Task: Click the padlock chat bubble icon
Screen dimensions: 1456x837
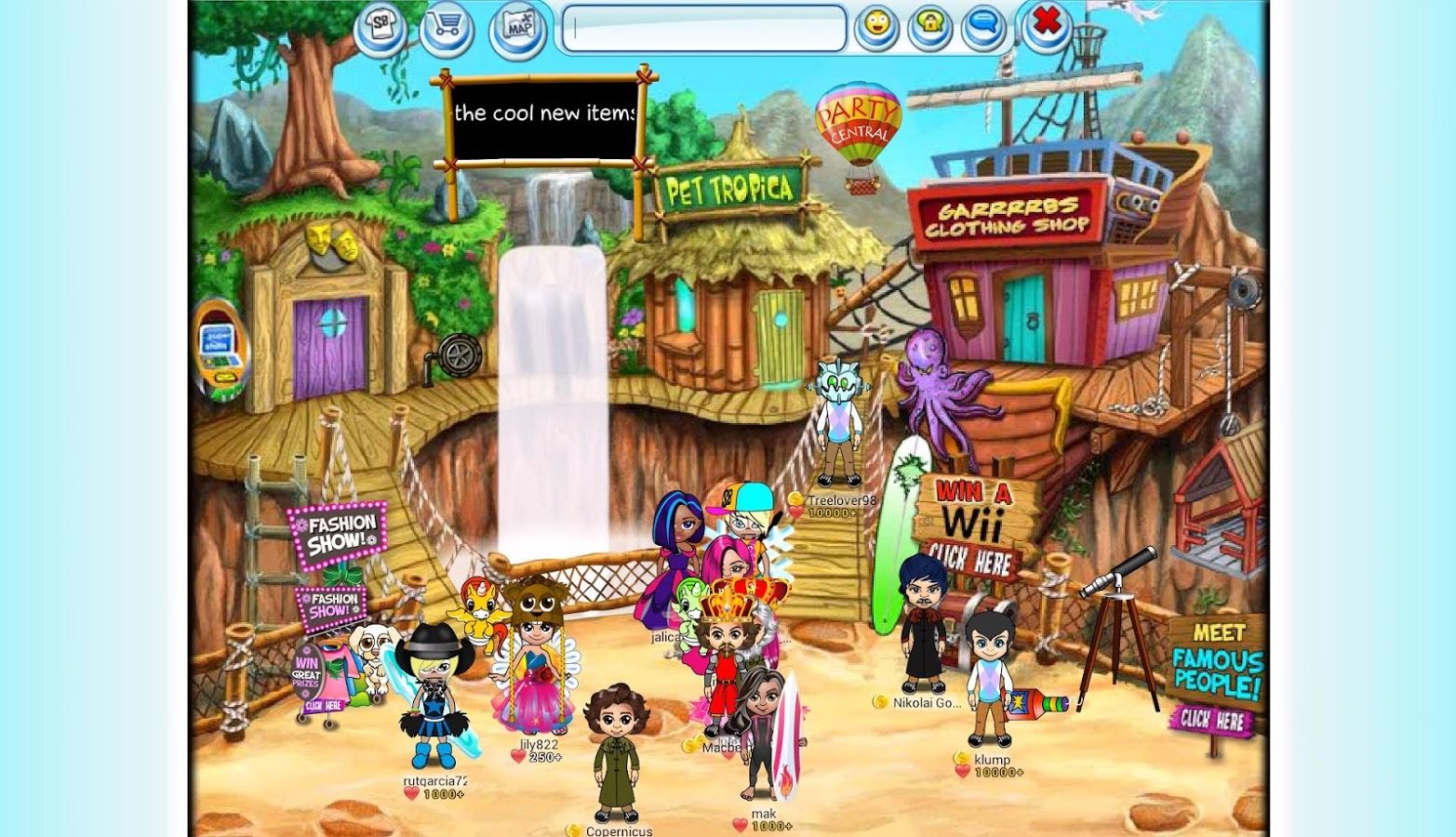Action: coord(929,27)
